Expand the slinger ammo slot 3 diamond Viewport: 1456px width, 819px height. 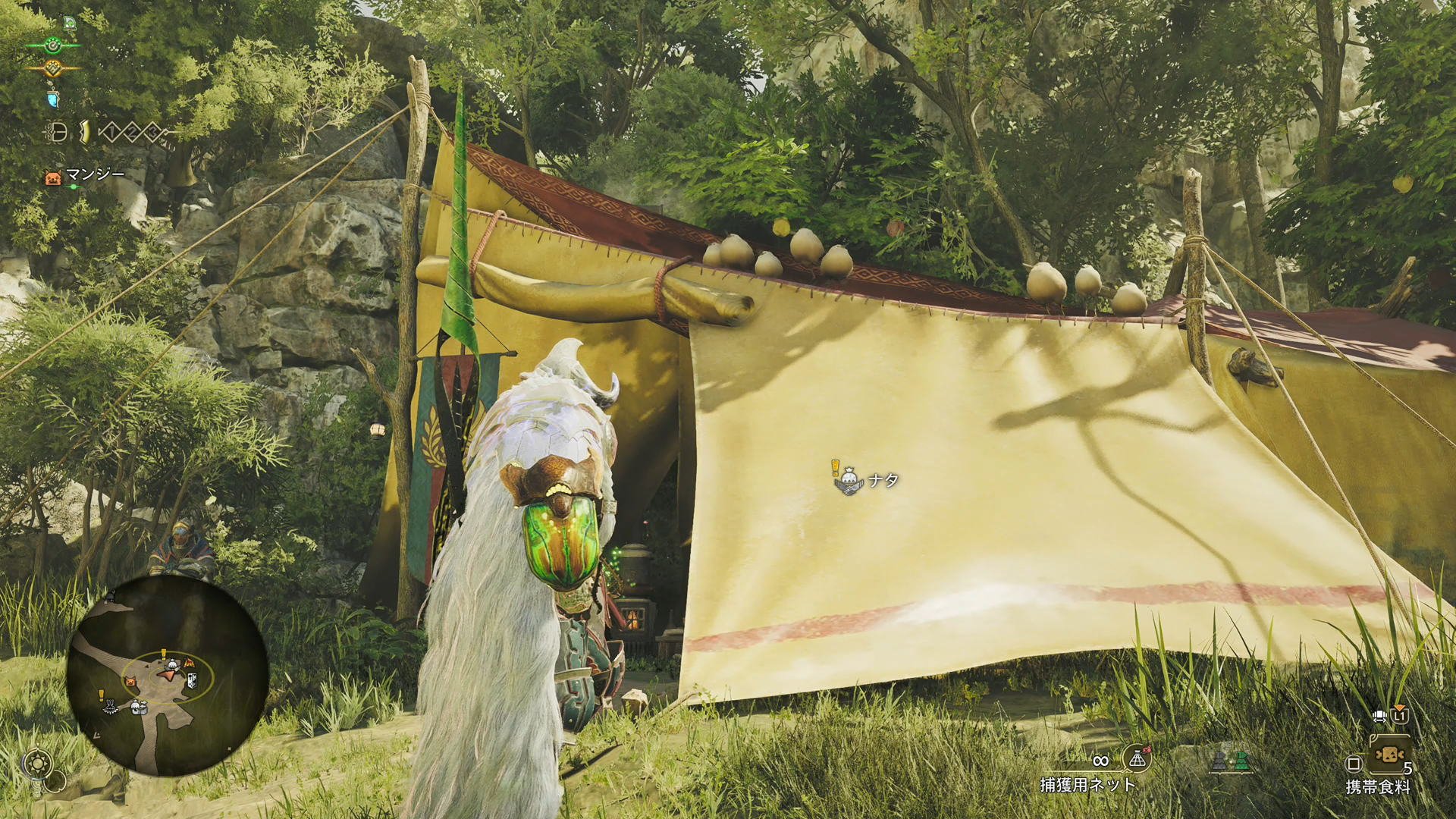[x=152, y=131]
